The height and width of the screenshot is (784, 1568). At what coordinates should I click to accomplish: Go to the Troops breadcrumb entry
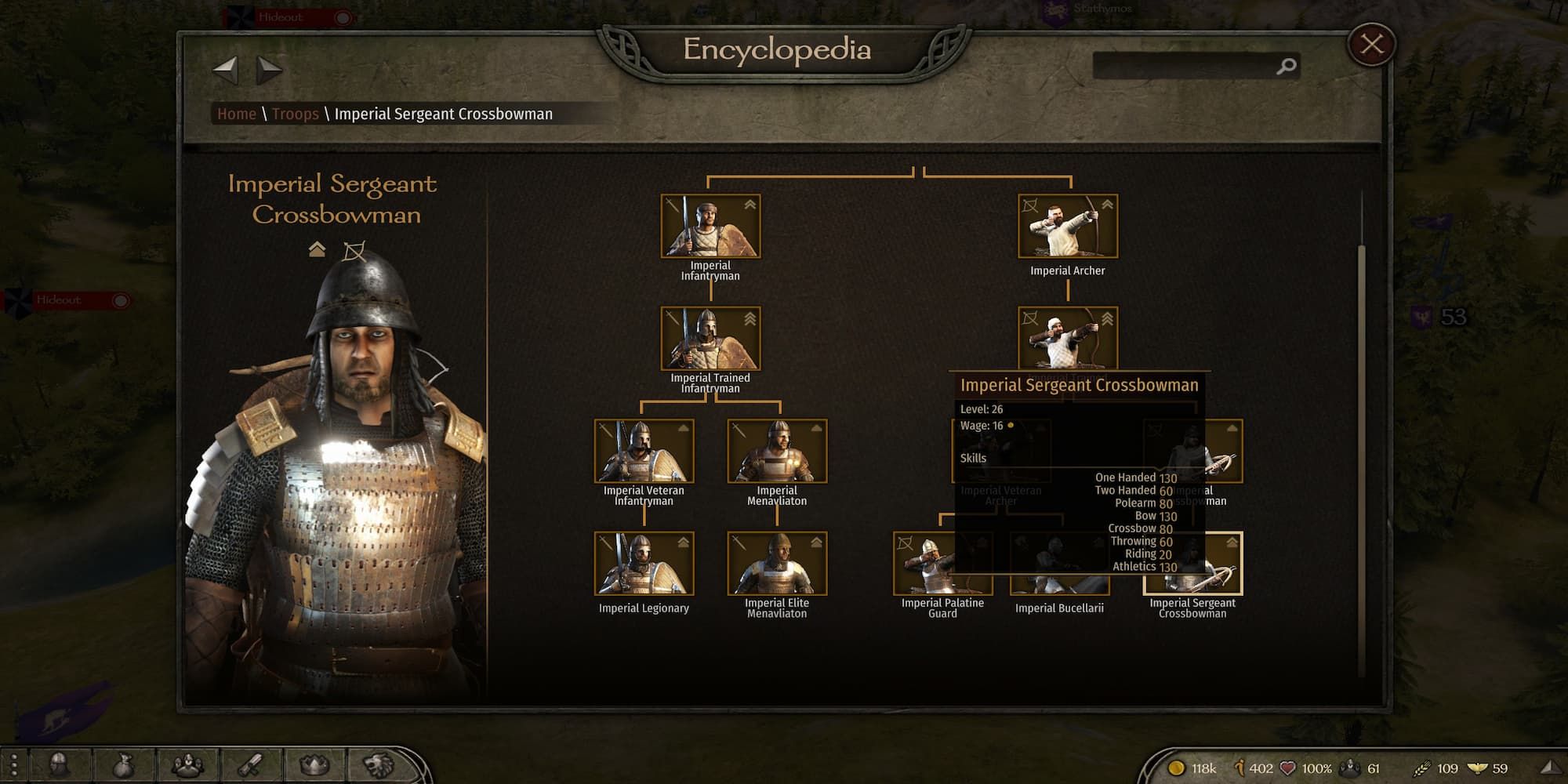(296, 114)
